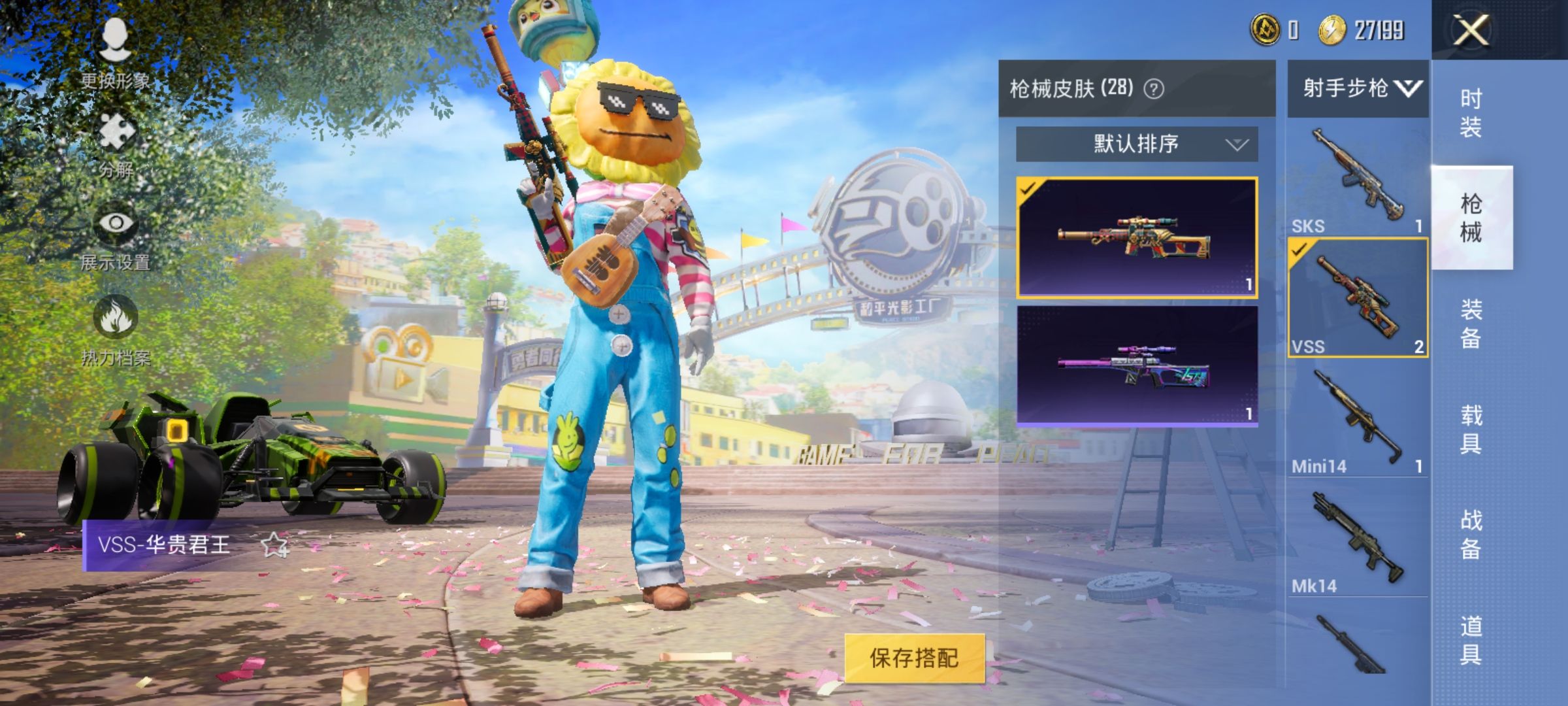Favorite the VSS-华贵君王 skin with the star

(274, 545)
